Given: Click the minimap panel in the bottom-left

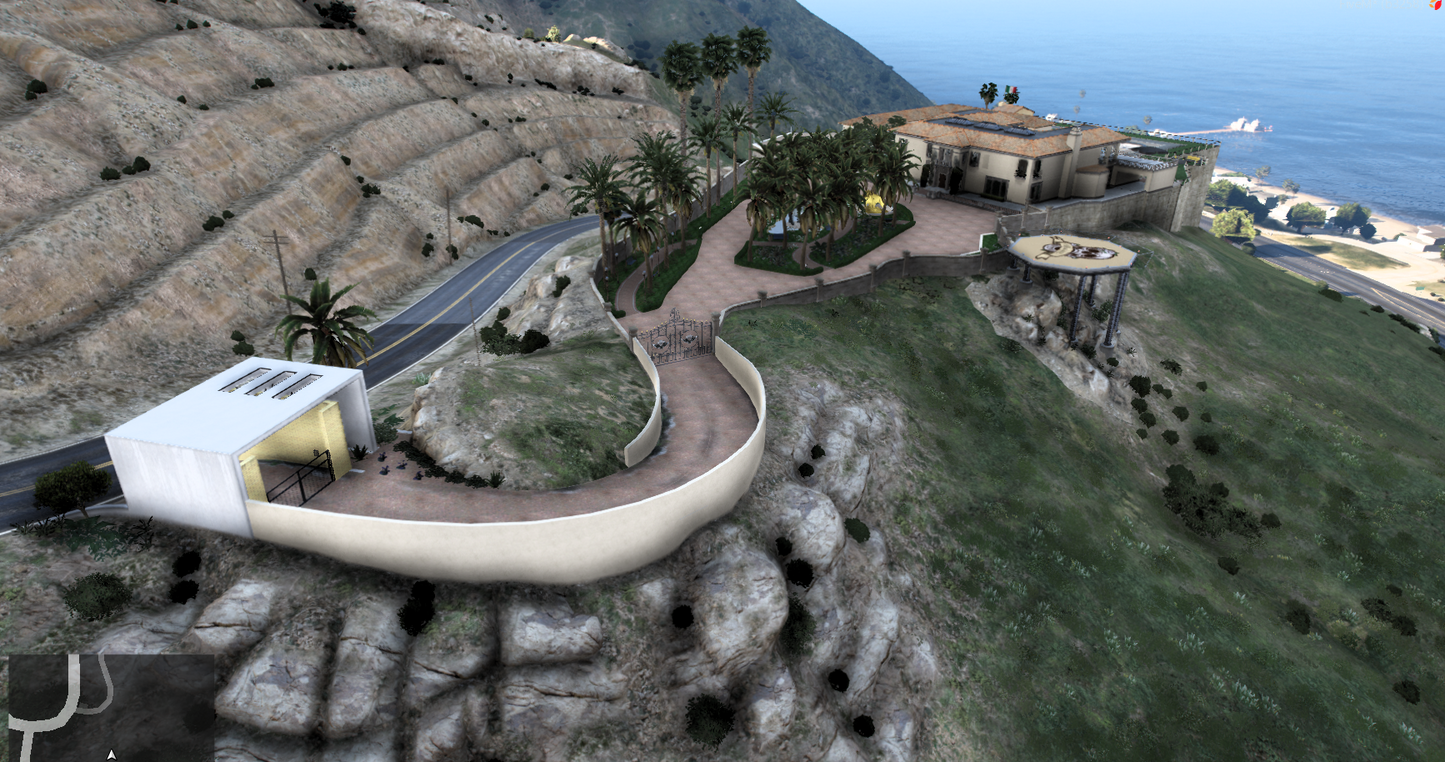Looking at the screenshot, I should (x=110, y=710).
